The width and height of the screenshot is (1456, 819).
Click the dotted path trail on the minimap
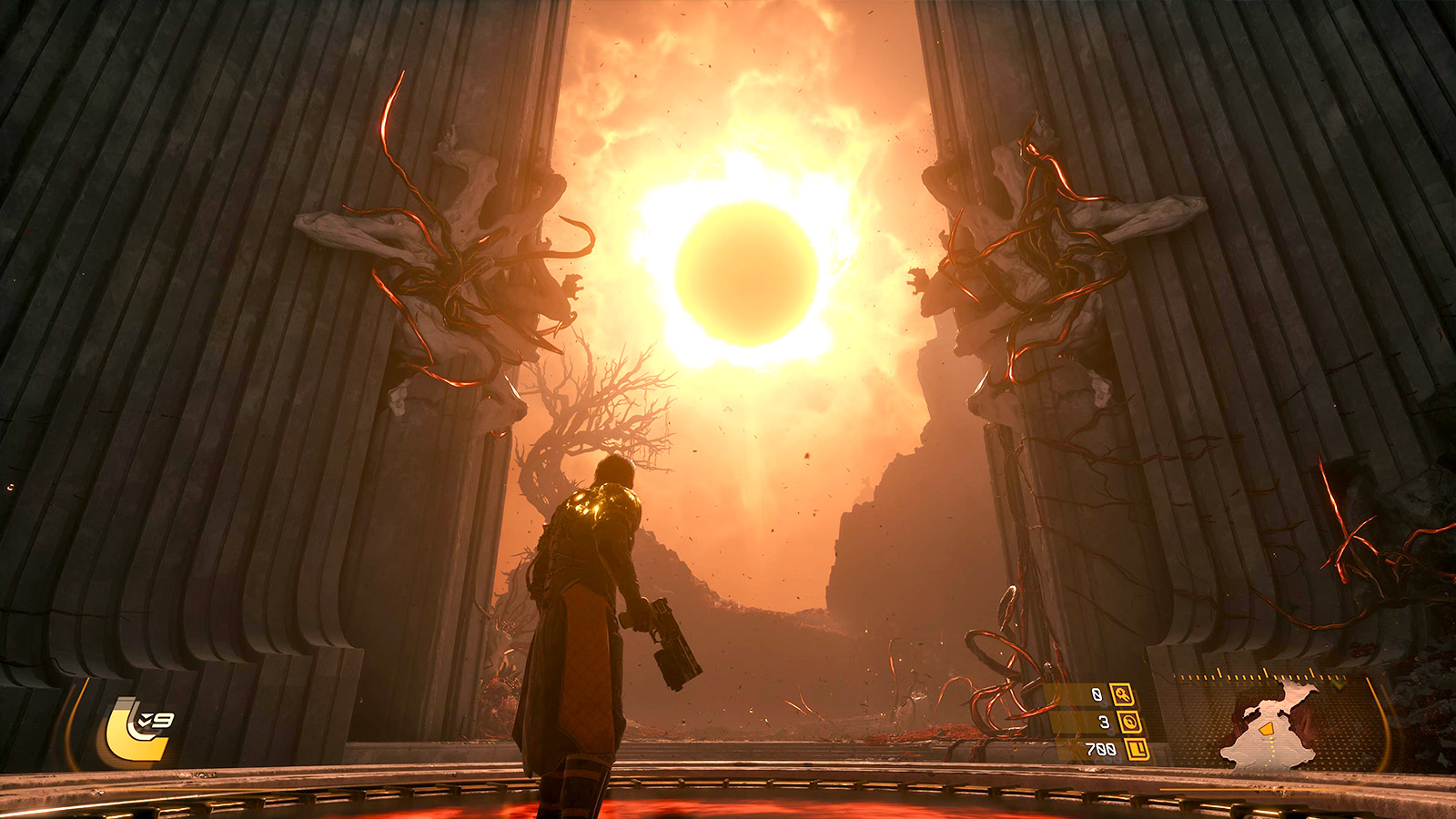coord(1270,753)
